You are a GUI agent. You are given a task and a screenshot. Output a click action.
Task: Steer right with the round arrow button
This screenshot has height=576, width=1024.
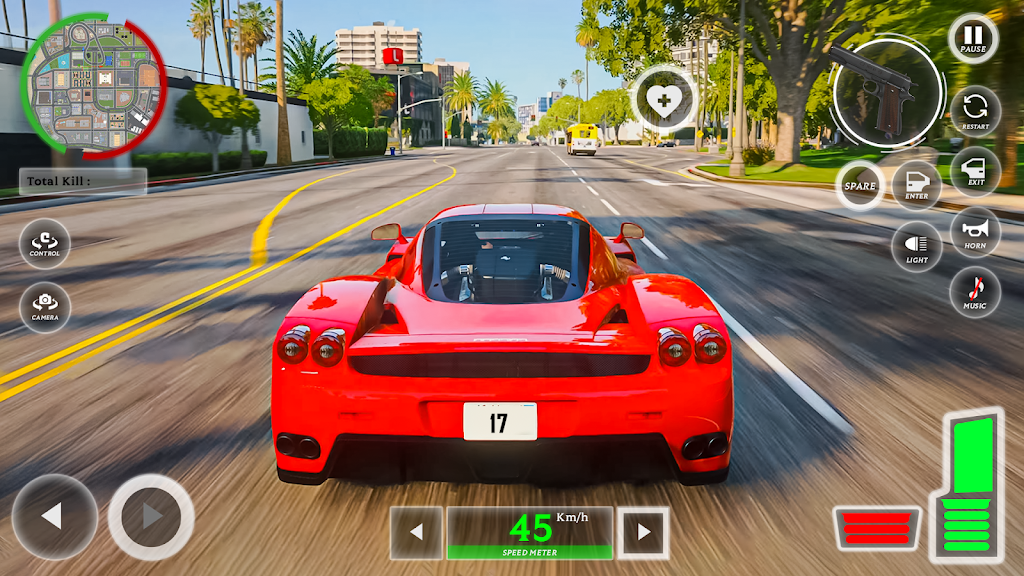tap(151, 516)
